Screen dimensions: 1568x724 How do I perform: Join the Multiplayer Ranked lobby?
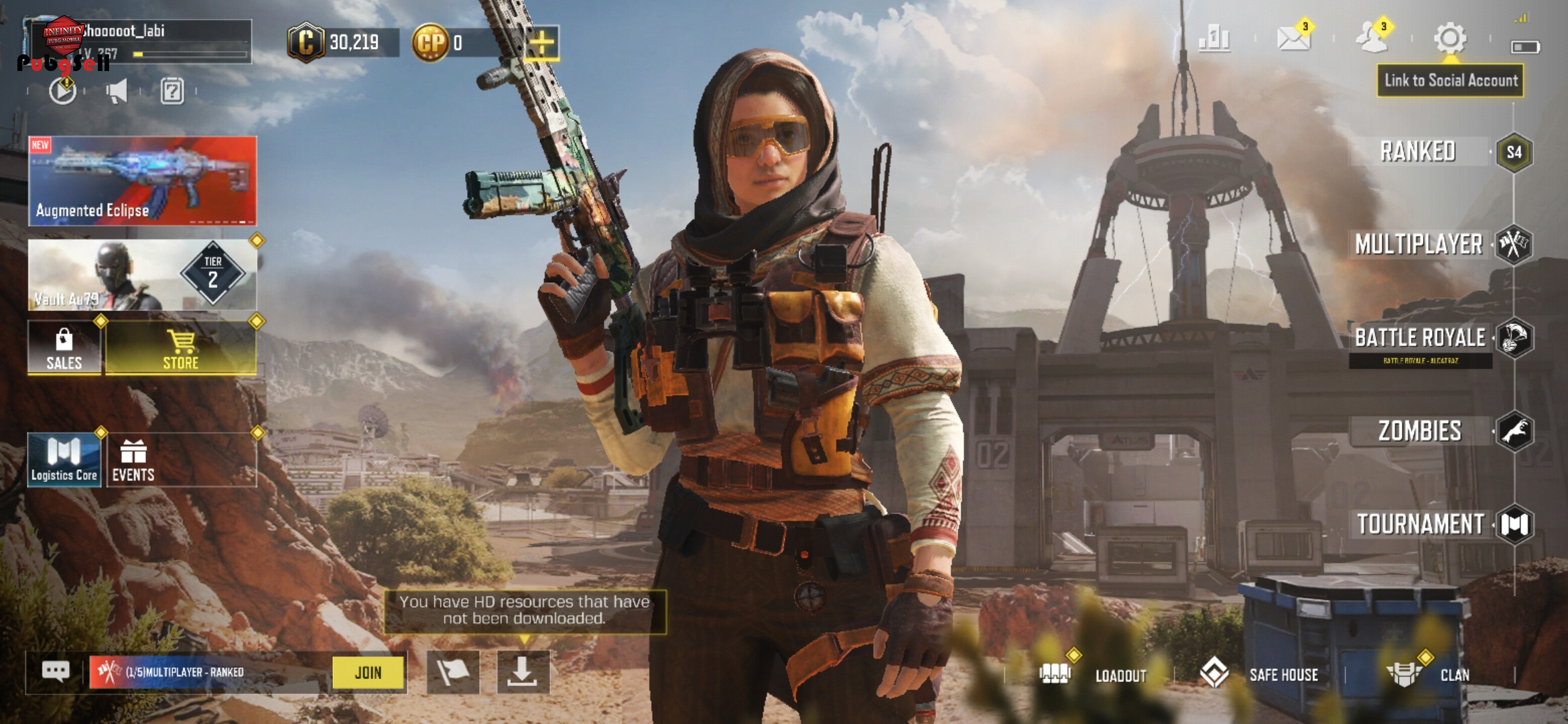click(x=369, y=672)
